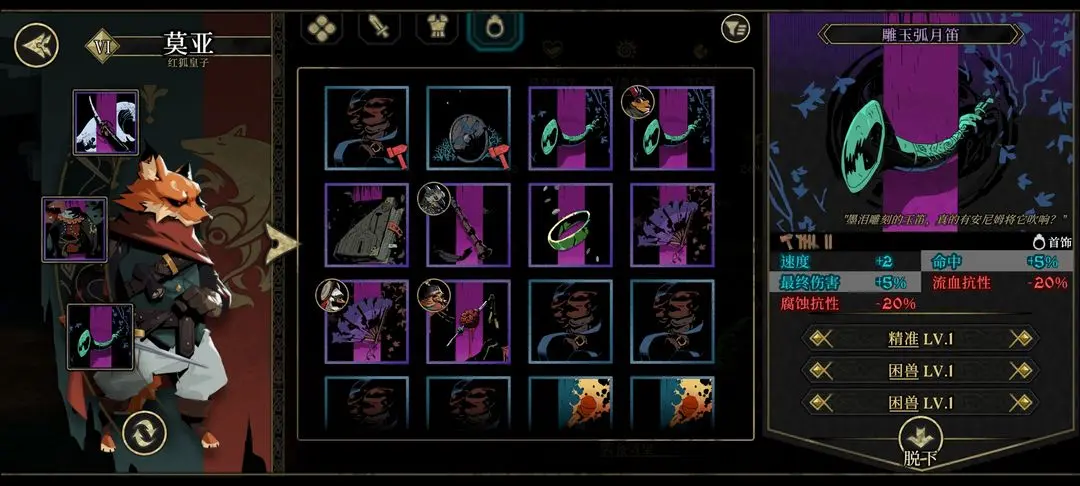Viewport: 1080px width, 486px height.
Task: Switch to the sword weapons tab
Action: pos(380,28)
